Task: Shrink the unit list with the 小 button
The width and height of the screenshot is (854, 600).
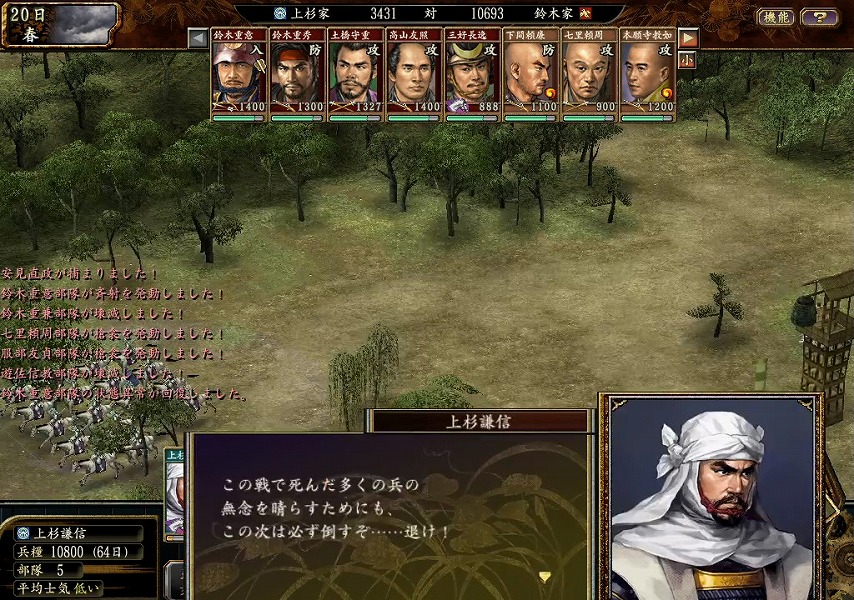Action: point(688,60)
